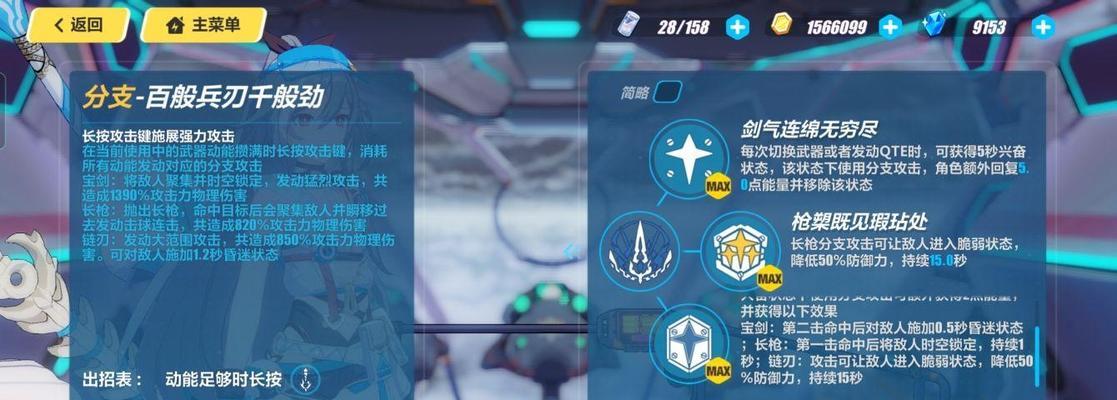The image size is (1117, 400).
Task: Go back with the 返回 button
Action: click(x=80, y=25)
